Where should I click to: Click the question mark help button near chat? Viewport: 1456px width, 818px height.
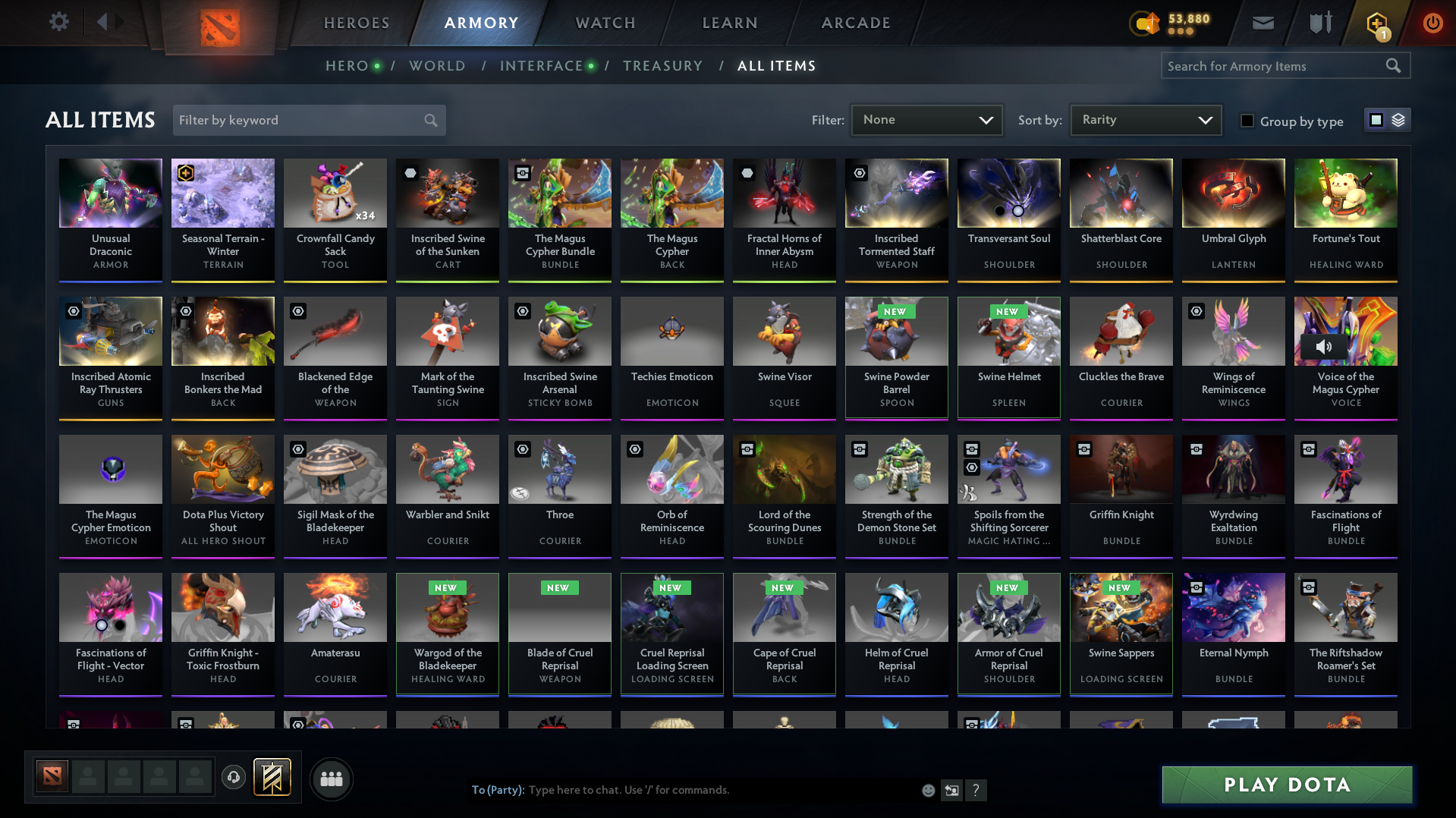tap(976, 790)
